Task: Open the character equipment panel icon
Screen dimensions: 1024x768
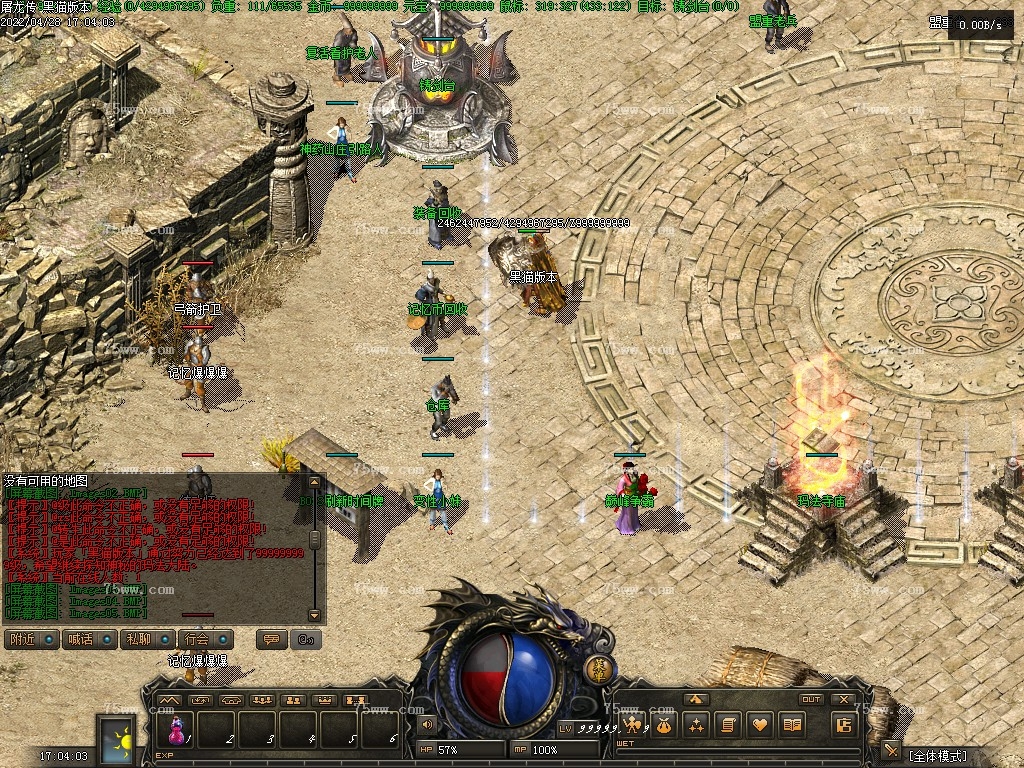Action: [632, 725]
